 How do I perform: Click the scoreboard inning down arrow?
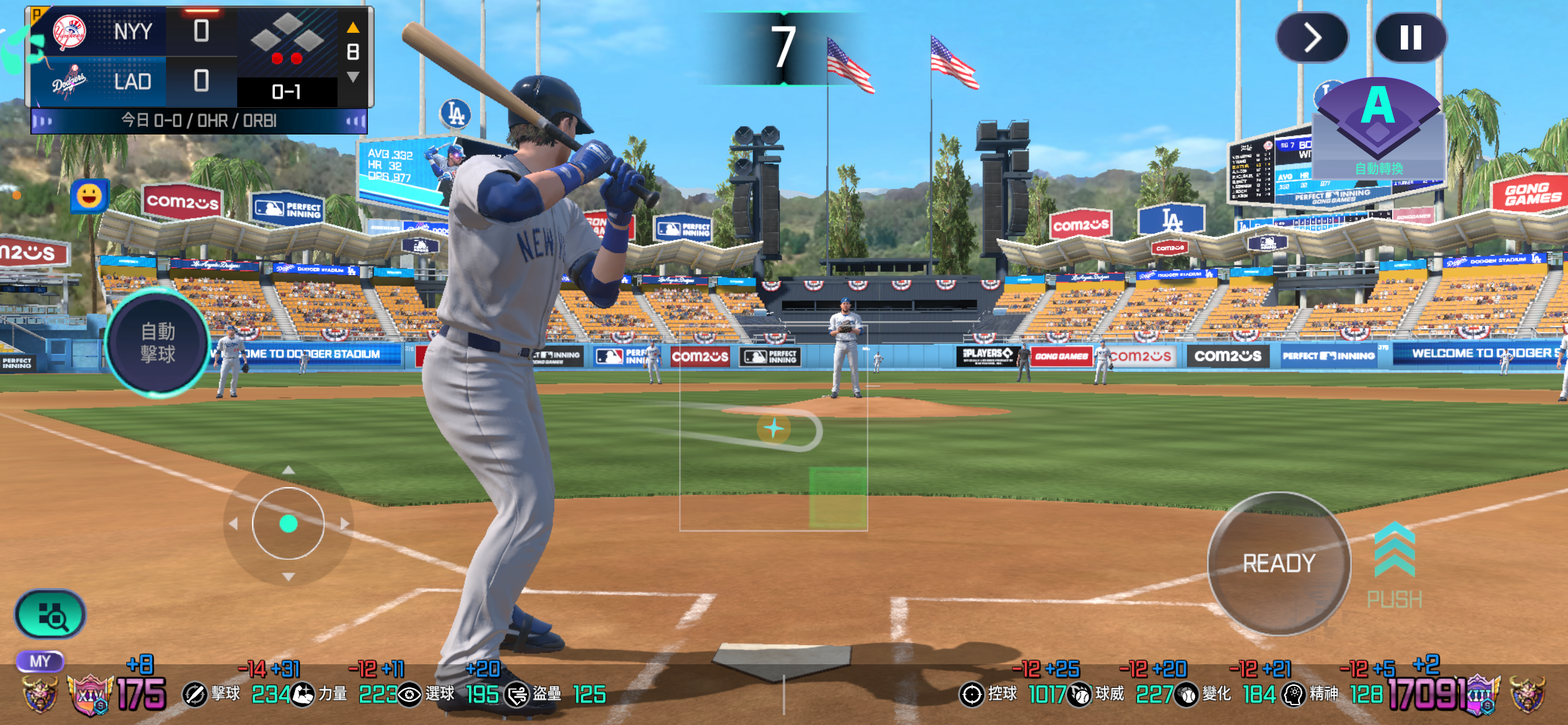pyautogui.click(x=353, y=77)
